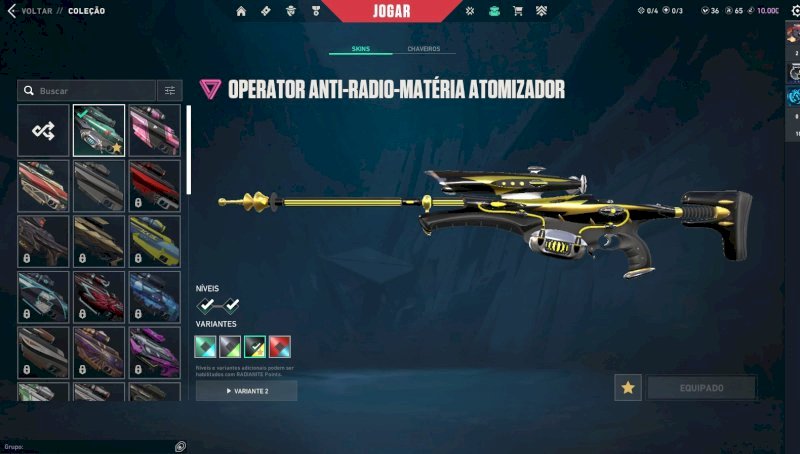This screenshot has width=800, height=454.
Task: Choose the red and blue variant swatch
Action: pyautogui.click(x=280, y=347)
